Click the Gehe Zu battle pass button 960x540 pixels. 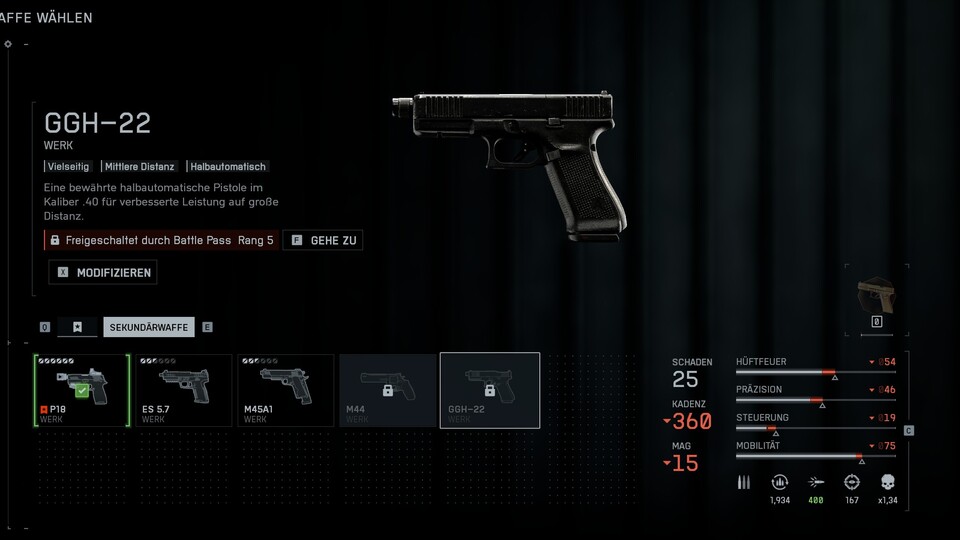point(323,240)
